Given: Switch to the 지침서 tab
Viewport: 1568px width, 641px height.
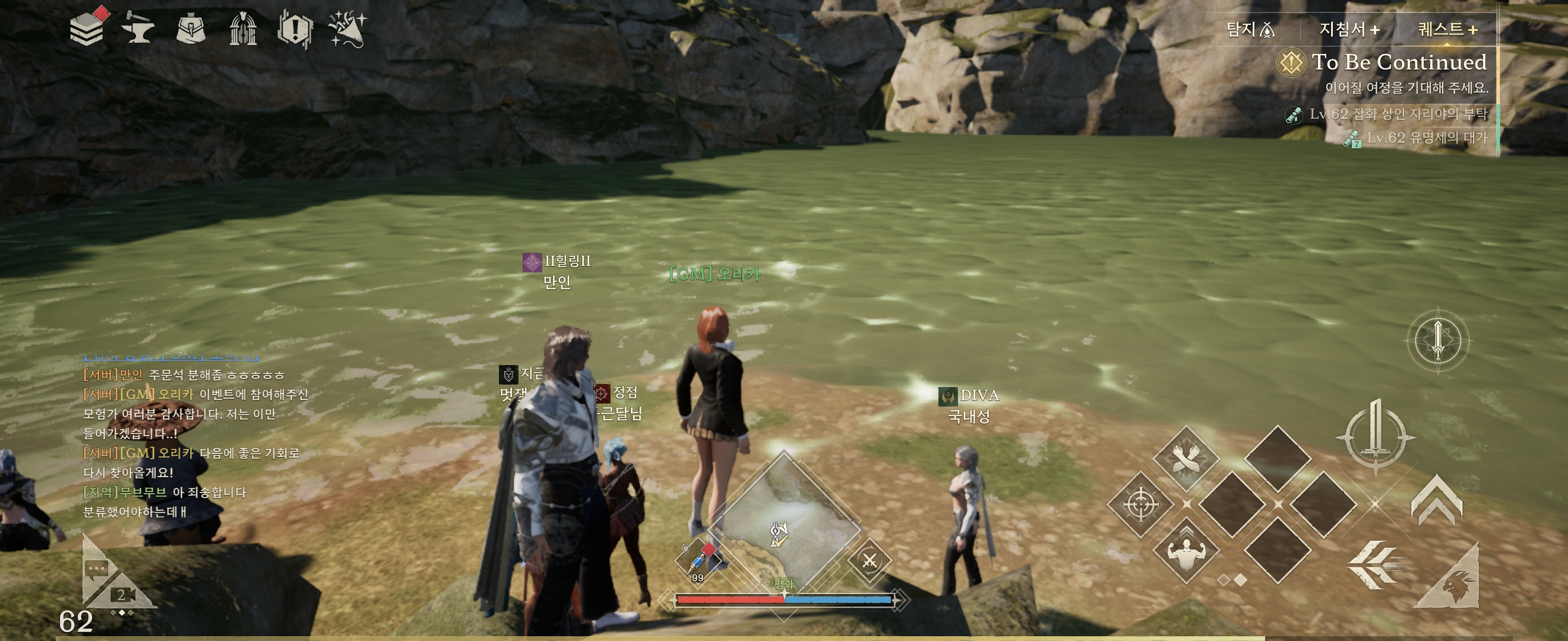Looking at the screenshot, I should (1349, 29).
